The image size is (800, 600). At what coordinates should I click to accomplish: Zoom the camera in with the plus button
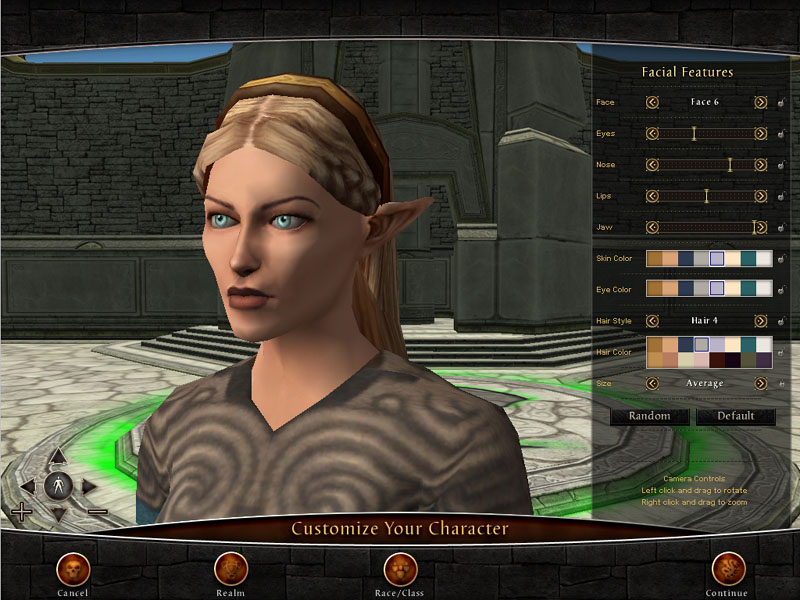point(21,514)
